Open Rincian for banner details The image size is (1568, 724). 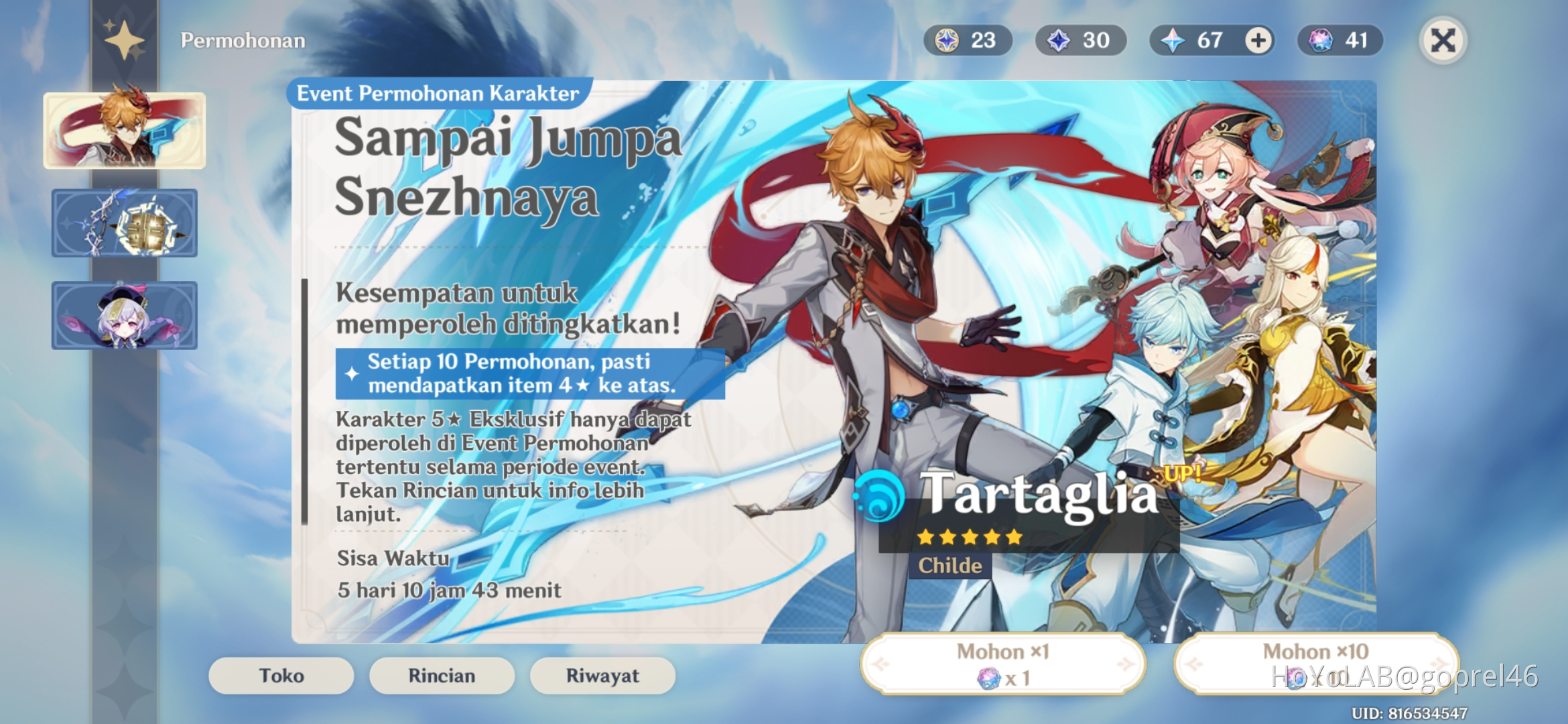pos(442,676)
